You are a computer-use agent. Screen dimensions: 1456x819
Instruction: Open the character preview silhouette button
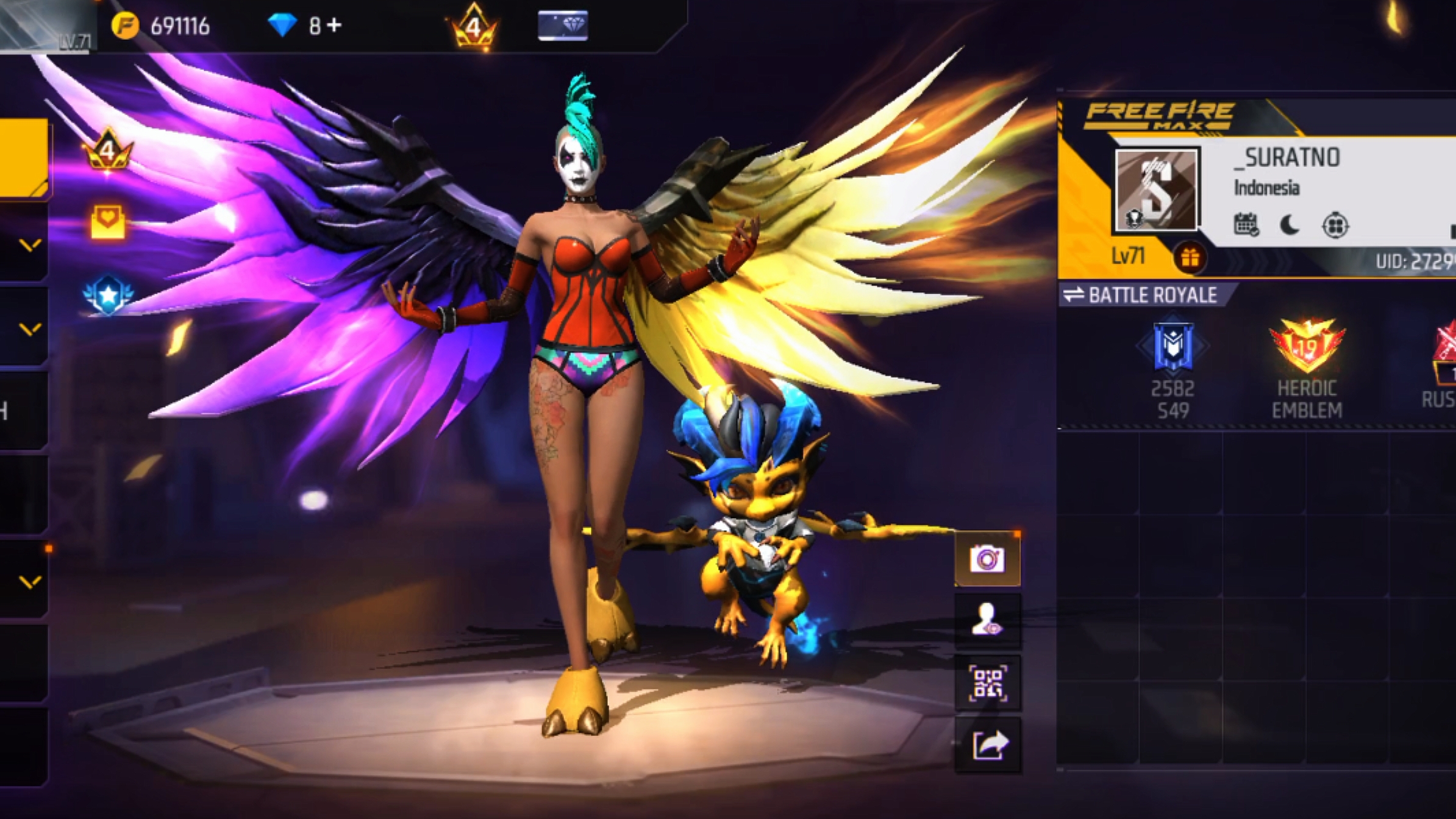tap(987, 620)
